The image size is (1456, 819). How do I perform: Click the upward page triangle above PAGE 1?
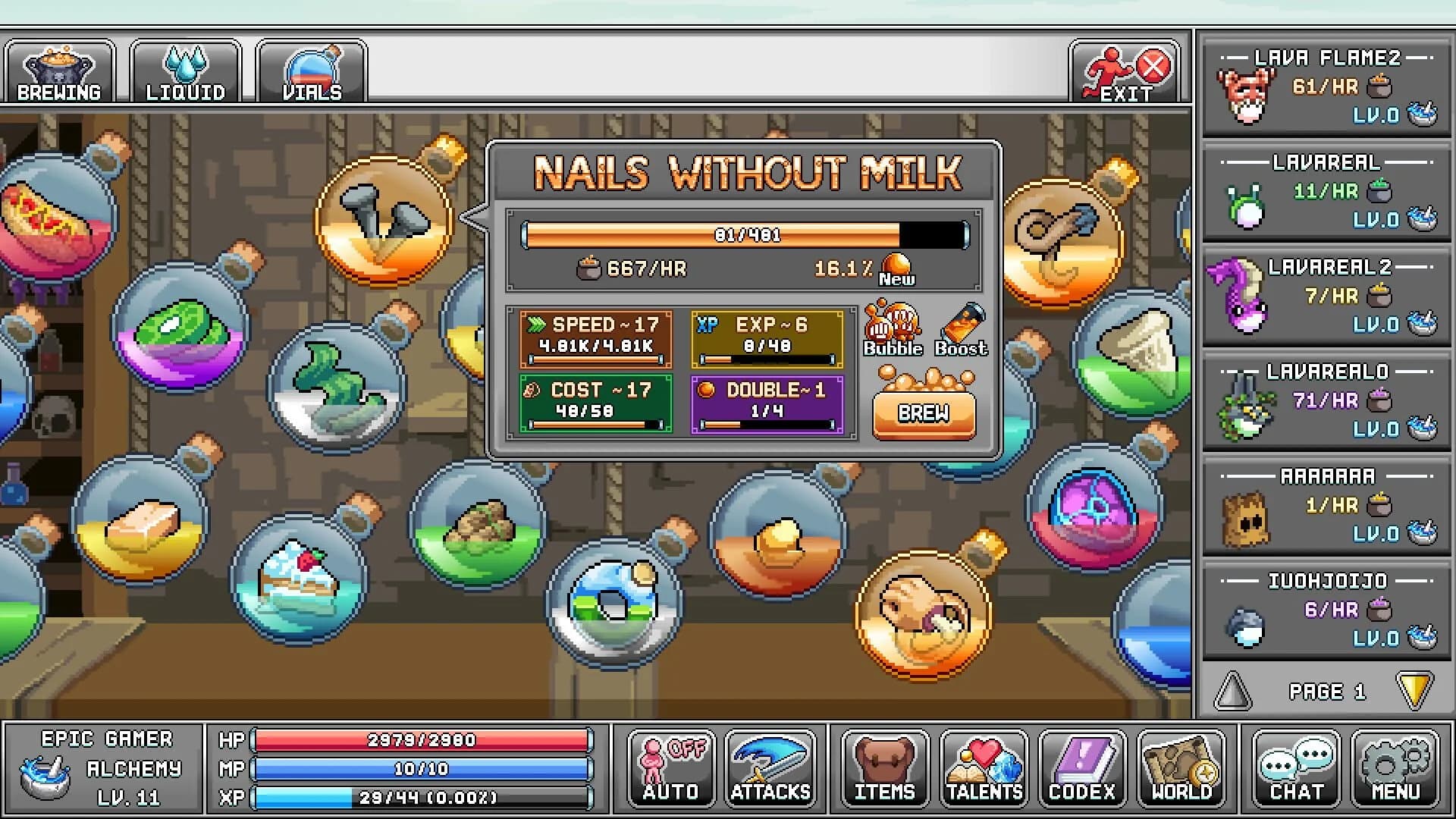[x=1232, y=691]
